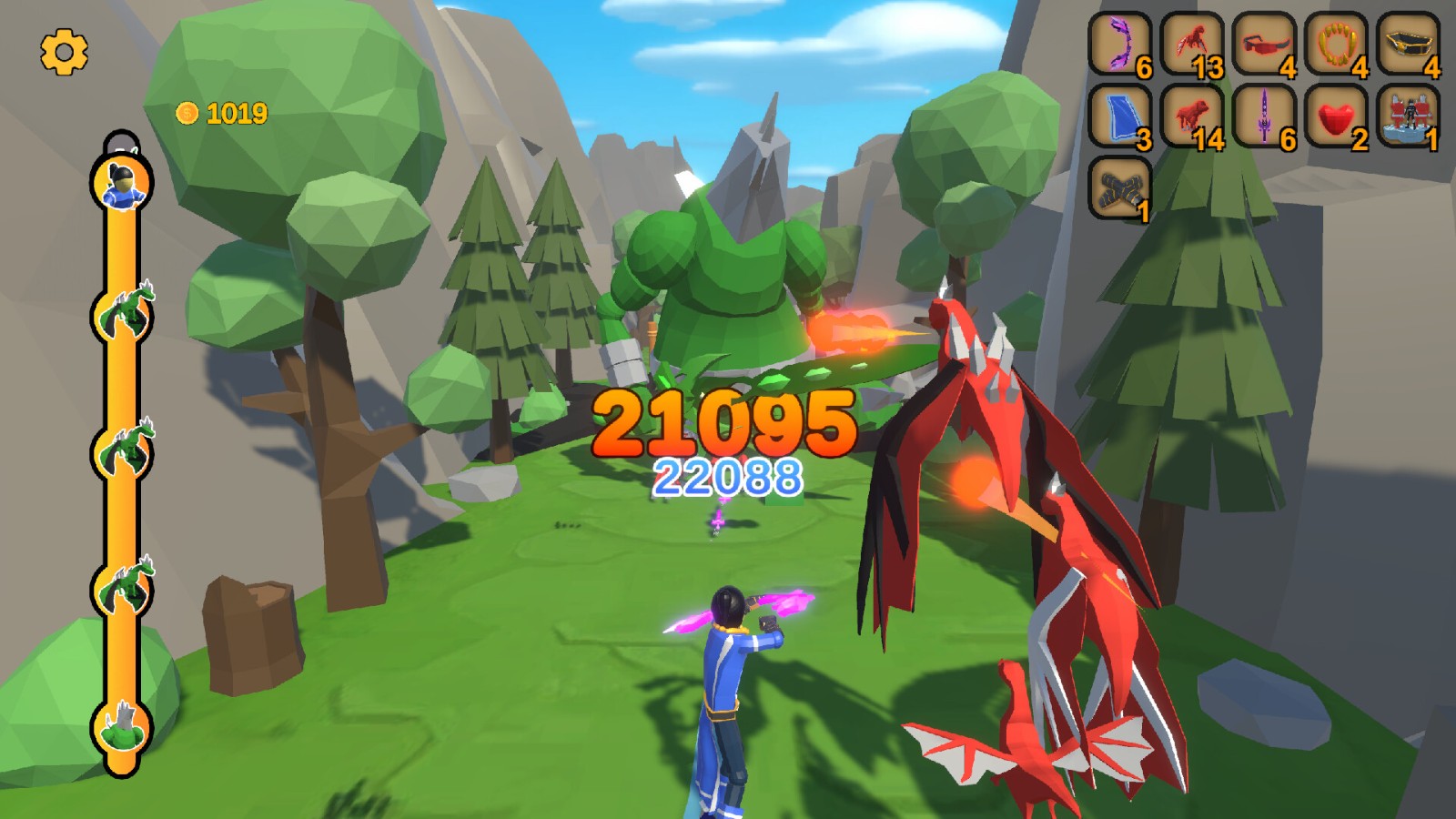
Task: Click the coin balance showing 1019
Action: tap(221, 113)
